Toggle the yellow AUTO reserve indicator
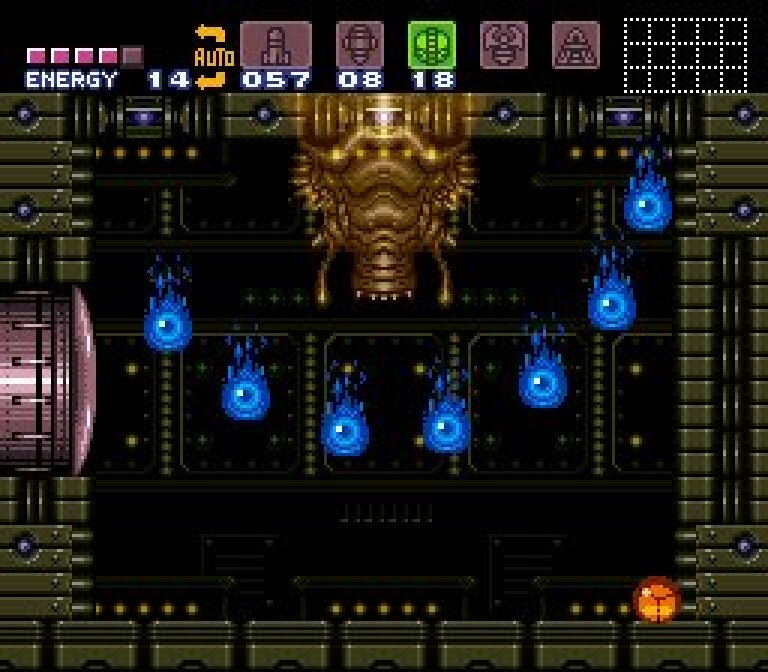768x672 pixels. pyautogui.click(x=211, y=58)
